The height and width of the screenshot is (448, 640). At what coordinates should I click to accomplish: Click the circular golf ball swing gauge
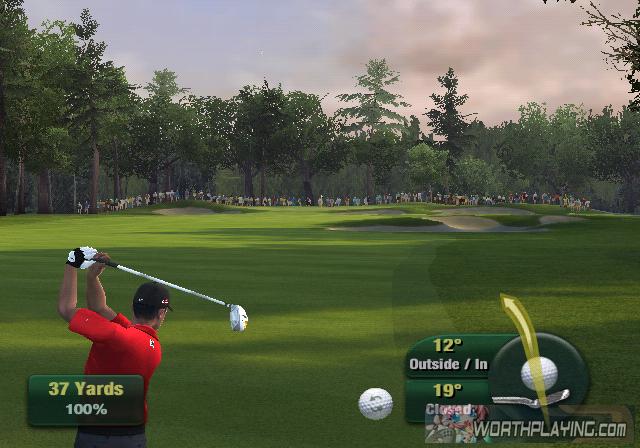(x=539, y=373)
